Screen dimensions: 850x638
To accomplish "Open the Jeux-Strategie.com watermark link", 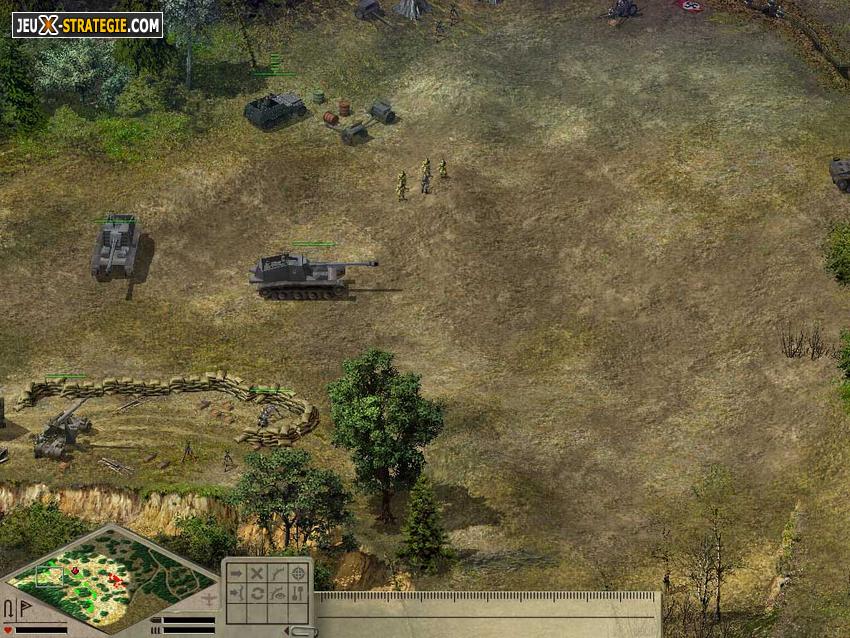I will (87, 25).
